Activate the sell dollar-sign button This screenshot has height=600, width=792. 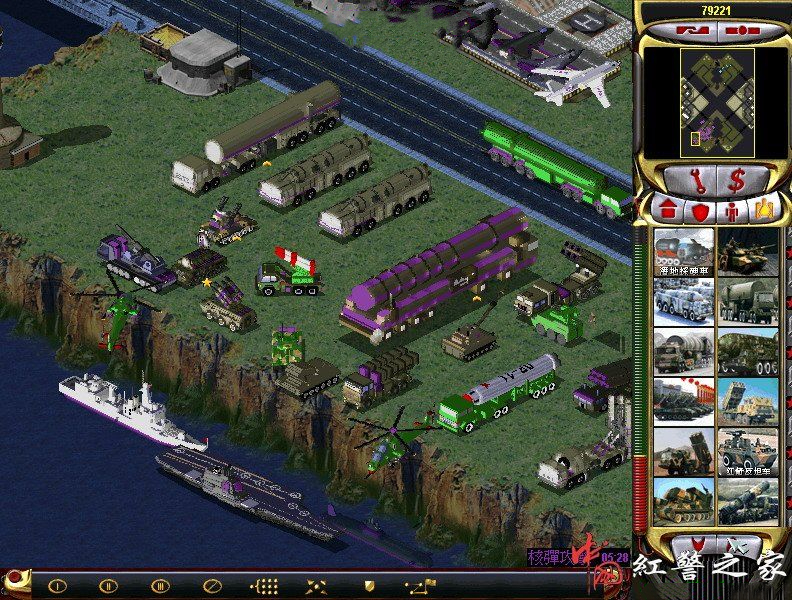click(x=737, y=180)
